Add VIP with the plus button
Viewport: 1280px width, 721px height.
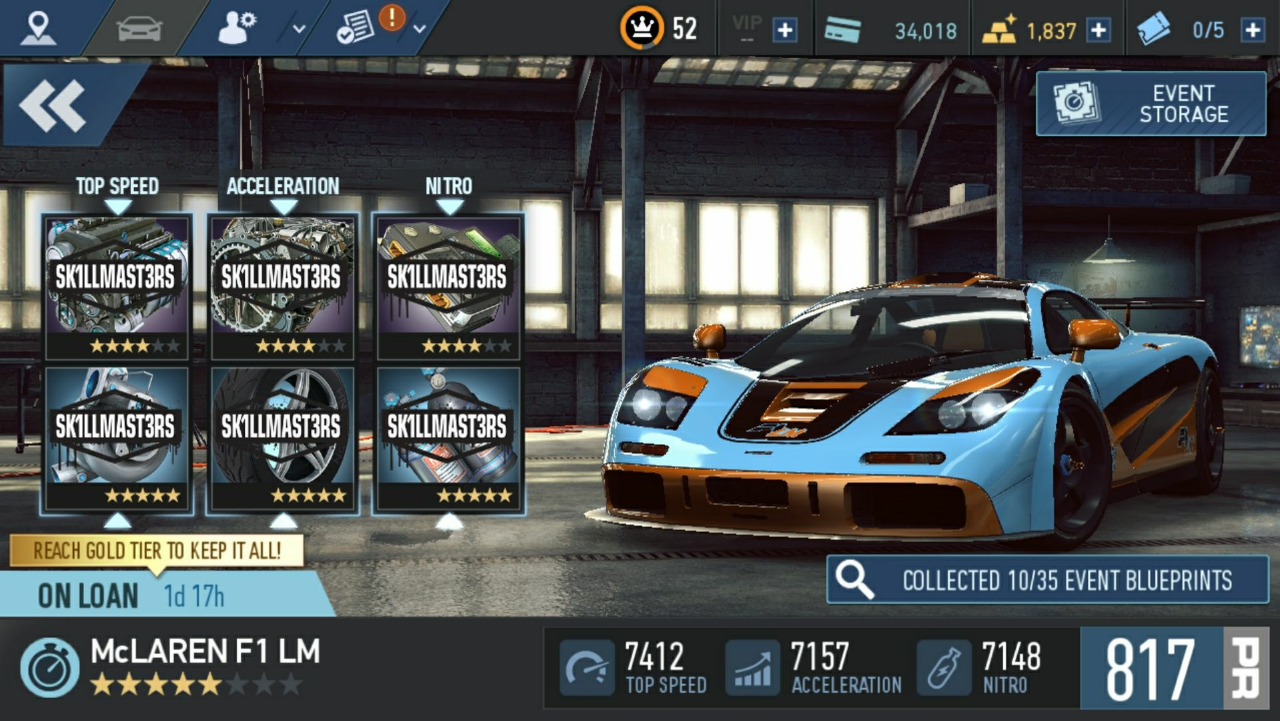pos(785,30)
